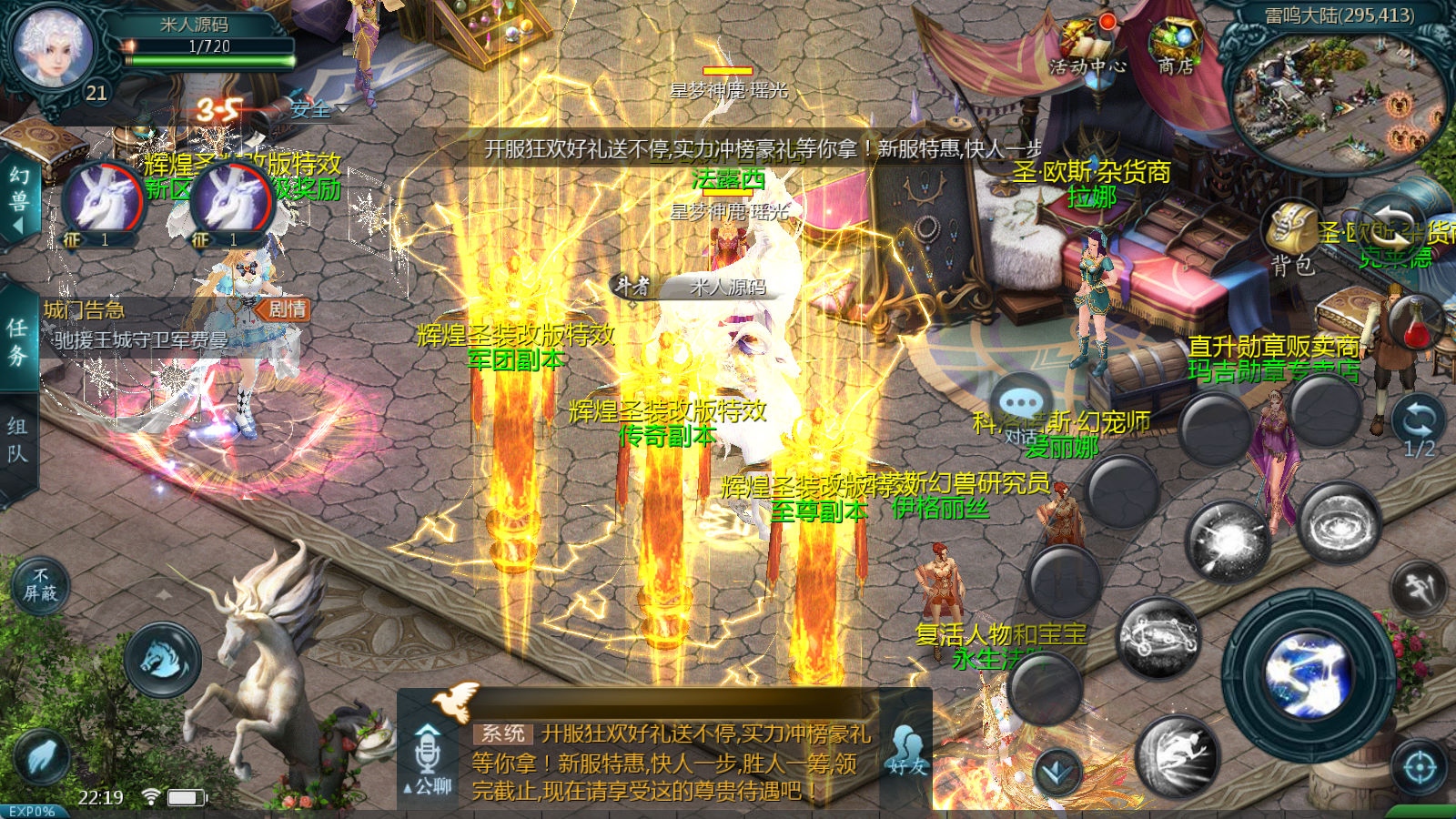Toggle target lock with the crosshair button

click(1420, 768)
